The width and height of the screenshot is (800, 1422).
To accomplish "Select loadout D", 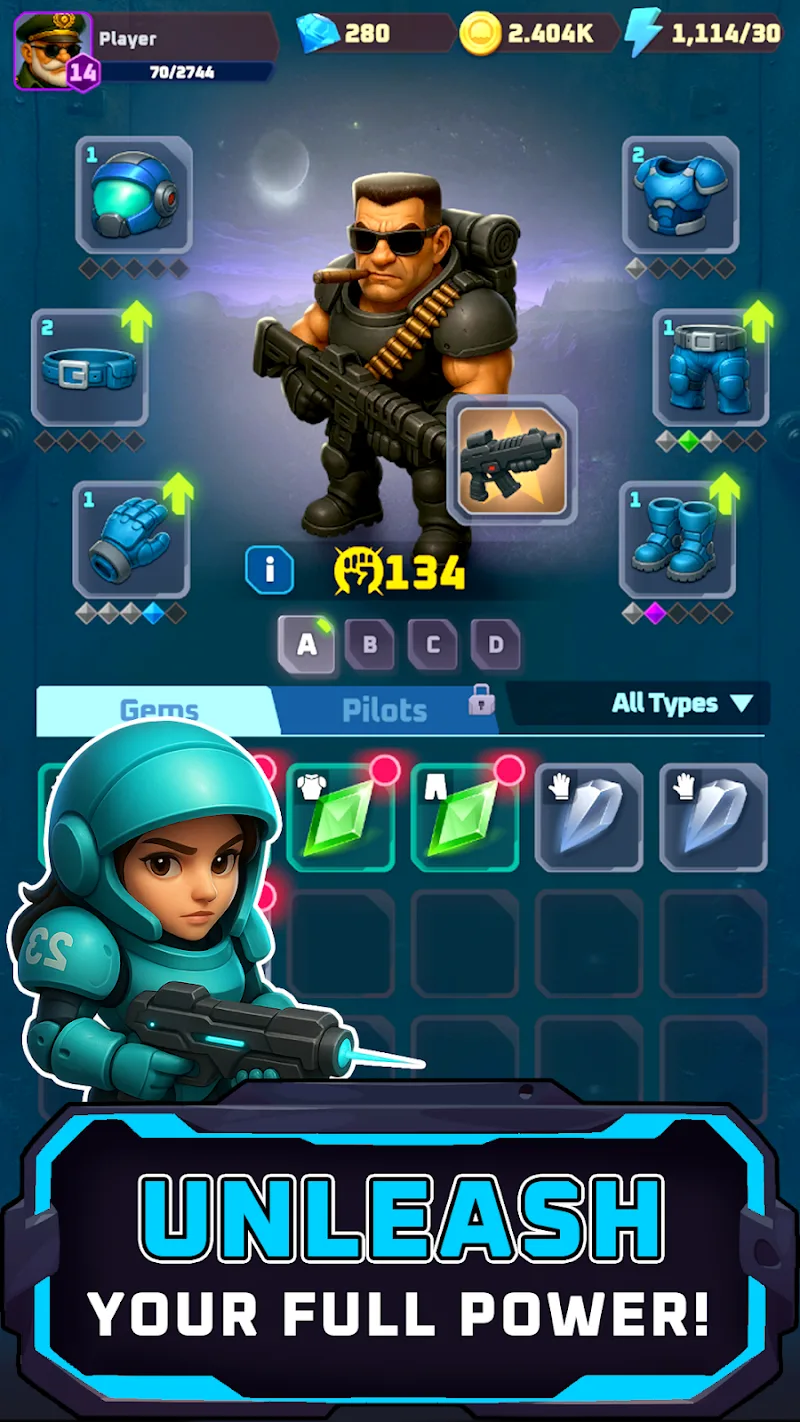I will [x=496, y=645].
